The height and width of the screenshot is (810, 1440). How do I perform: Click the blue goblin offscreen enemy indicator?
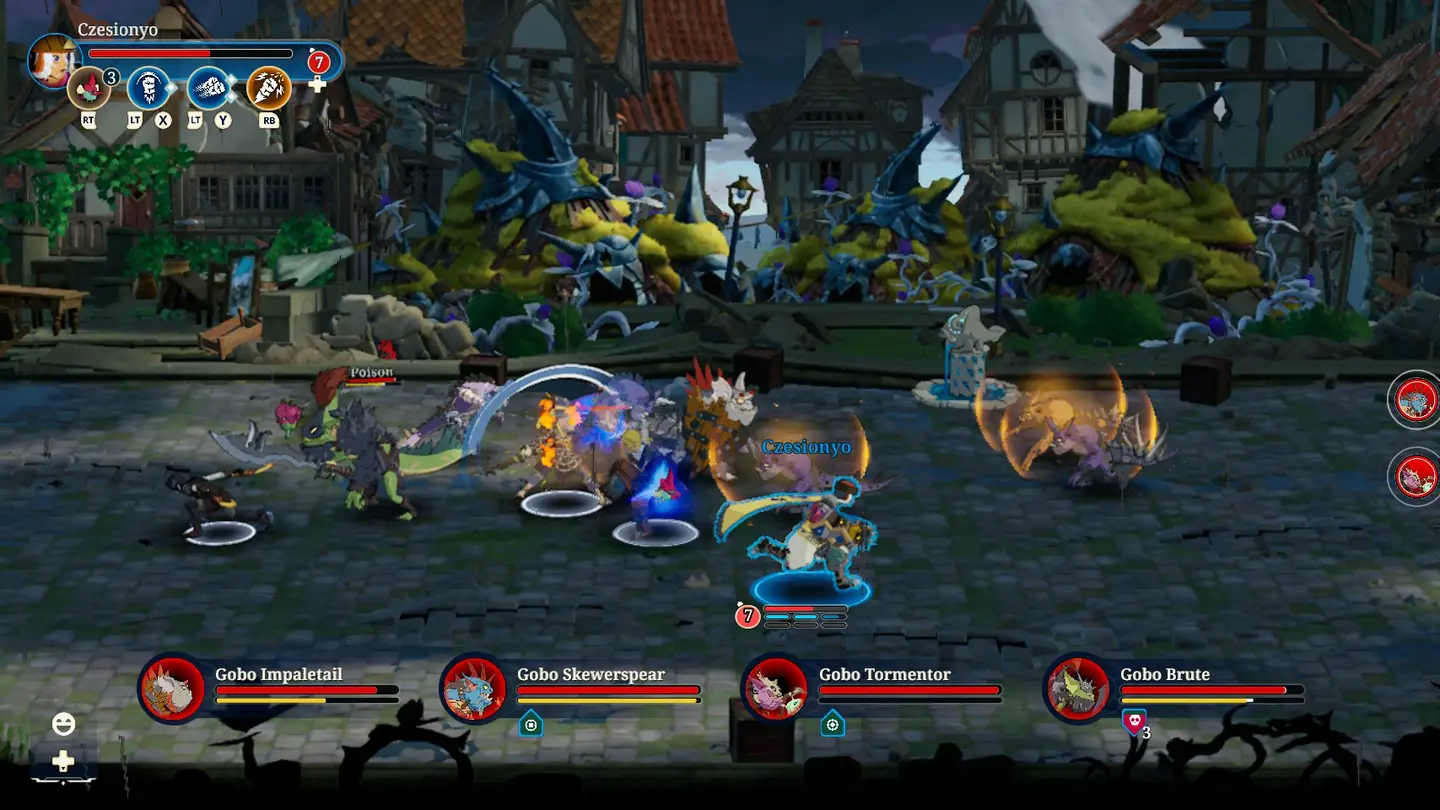pos(1416,400)
